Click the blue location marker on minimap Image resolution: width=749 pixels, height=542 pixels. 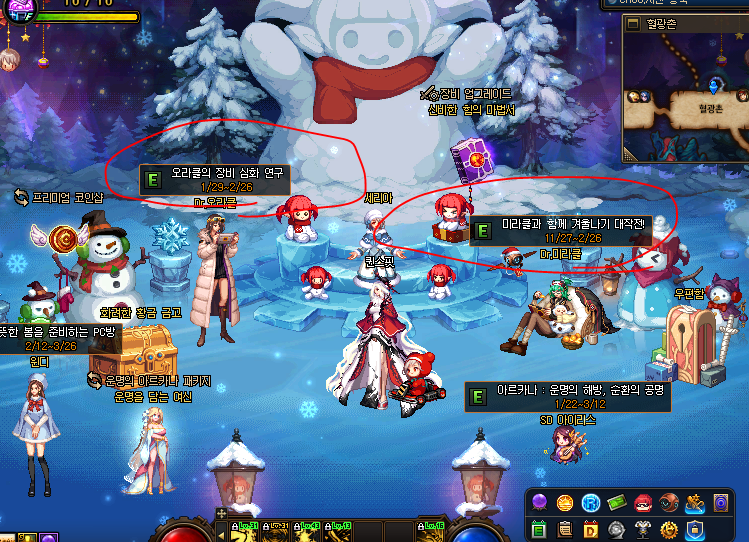coord(715,85)
